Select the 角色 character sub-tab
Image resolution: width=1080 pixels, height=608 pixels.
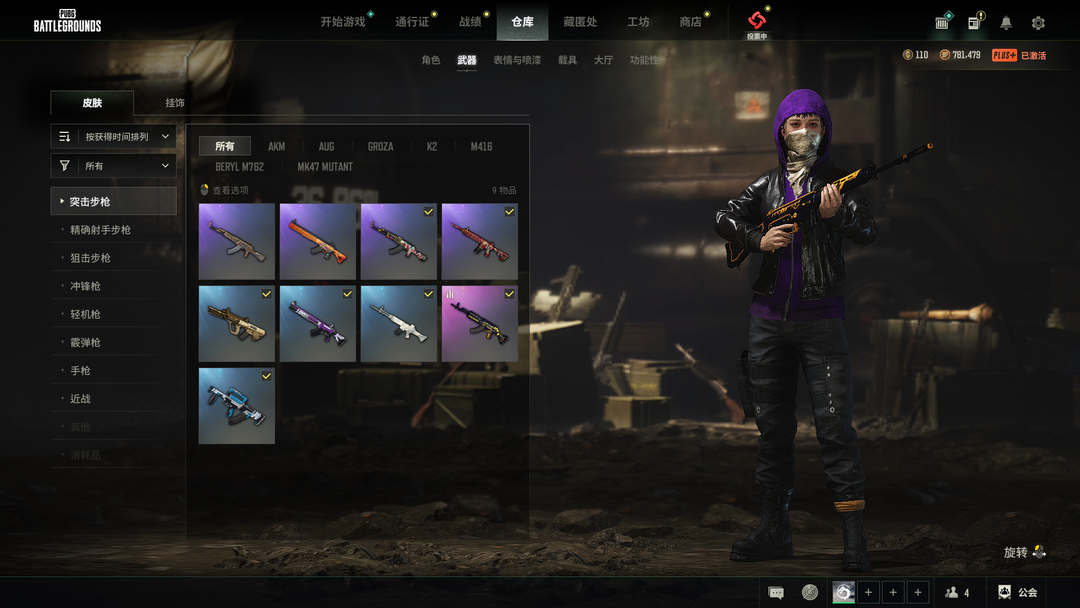tap(431, 61)
